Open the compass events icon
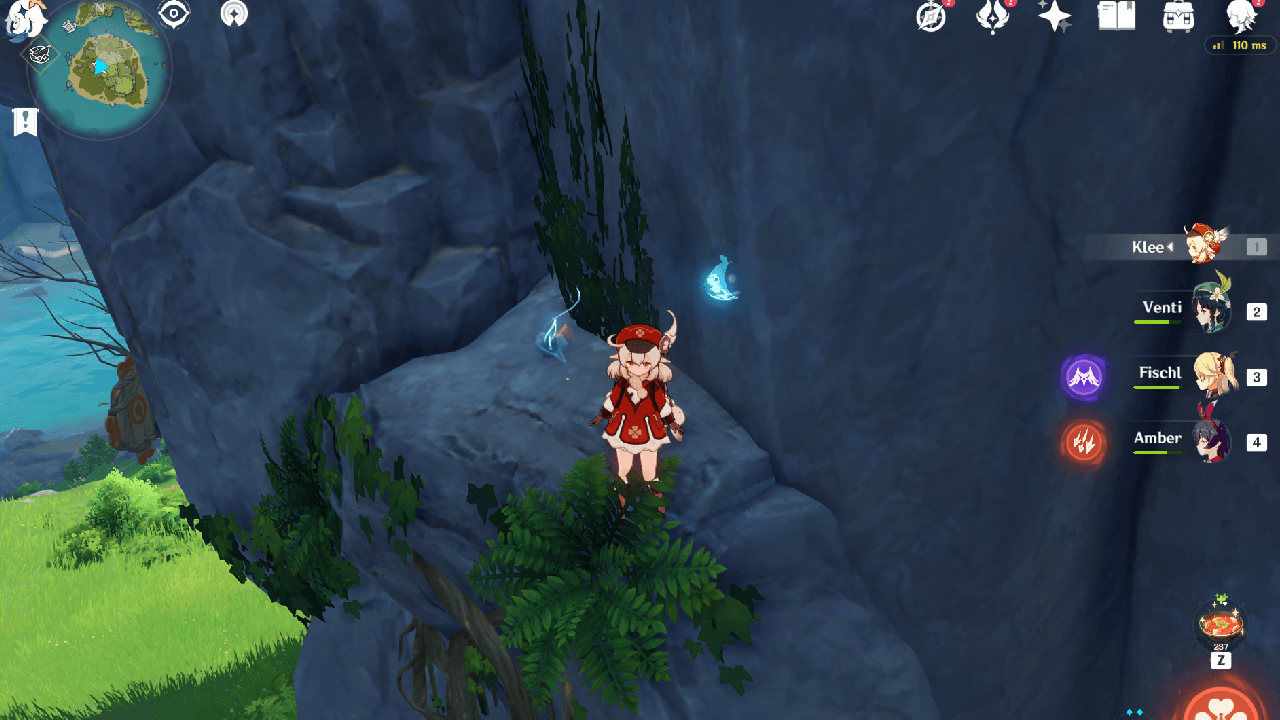This screenshot has height=720, width=1280. tap(931, 17)
